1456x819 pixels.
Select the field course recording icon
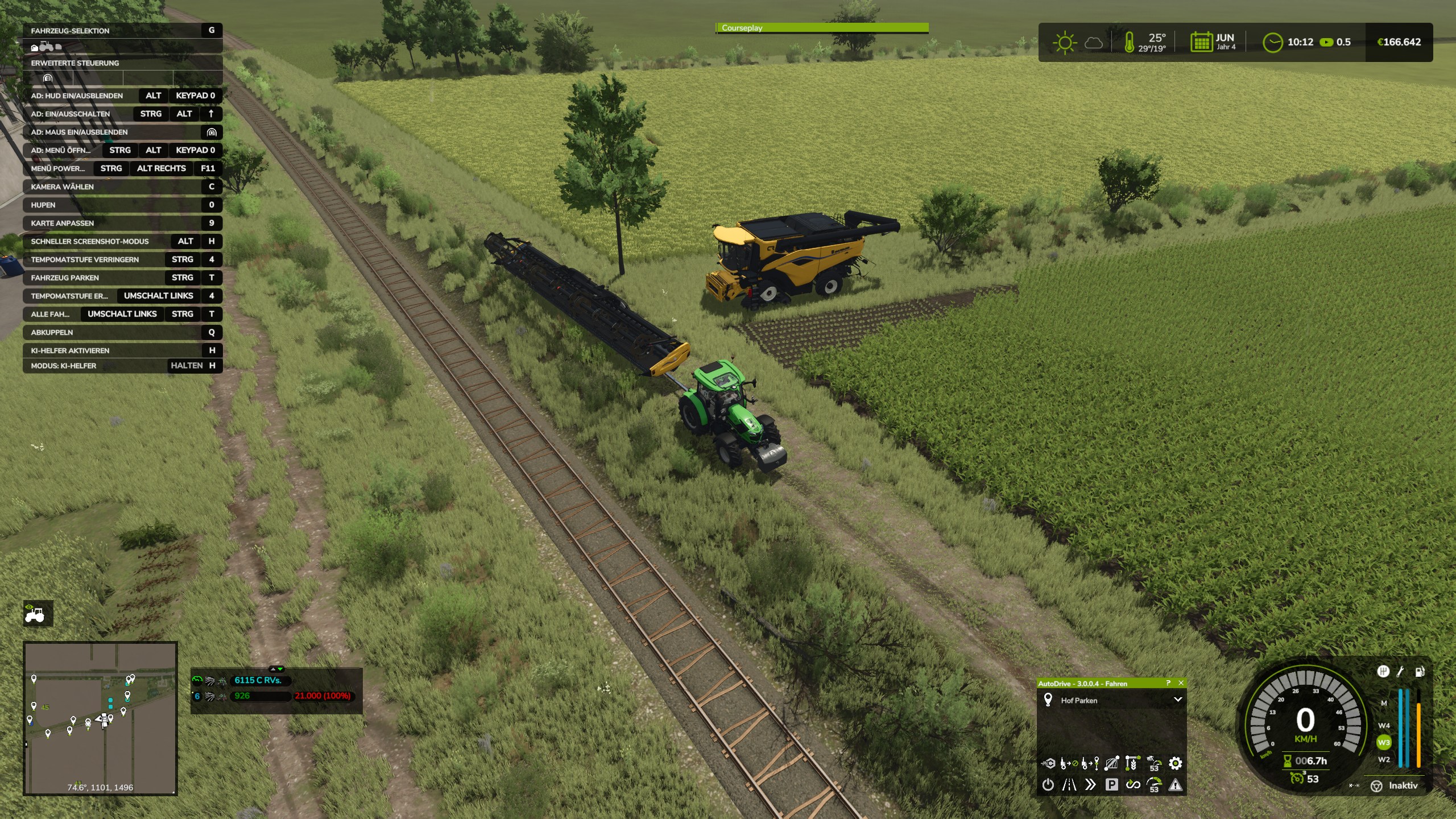pyautogui.click(x=1111, y=763)
